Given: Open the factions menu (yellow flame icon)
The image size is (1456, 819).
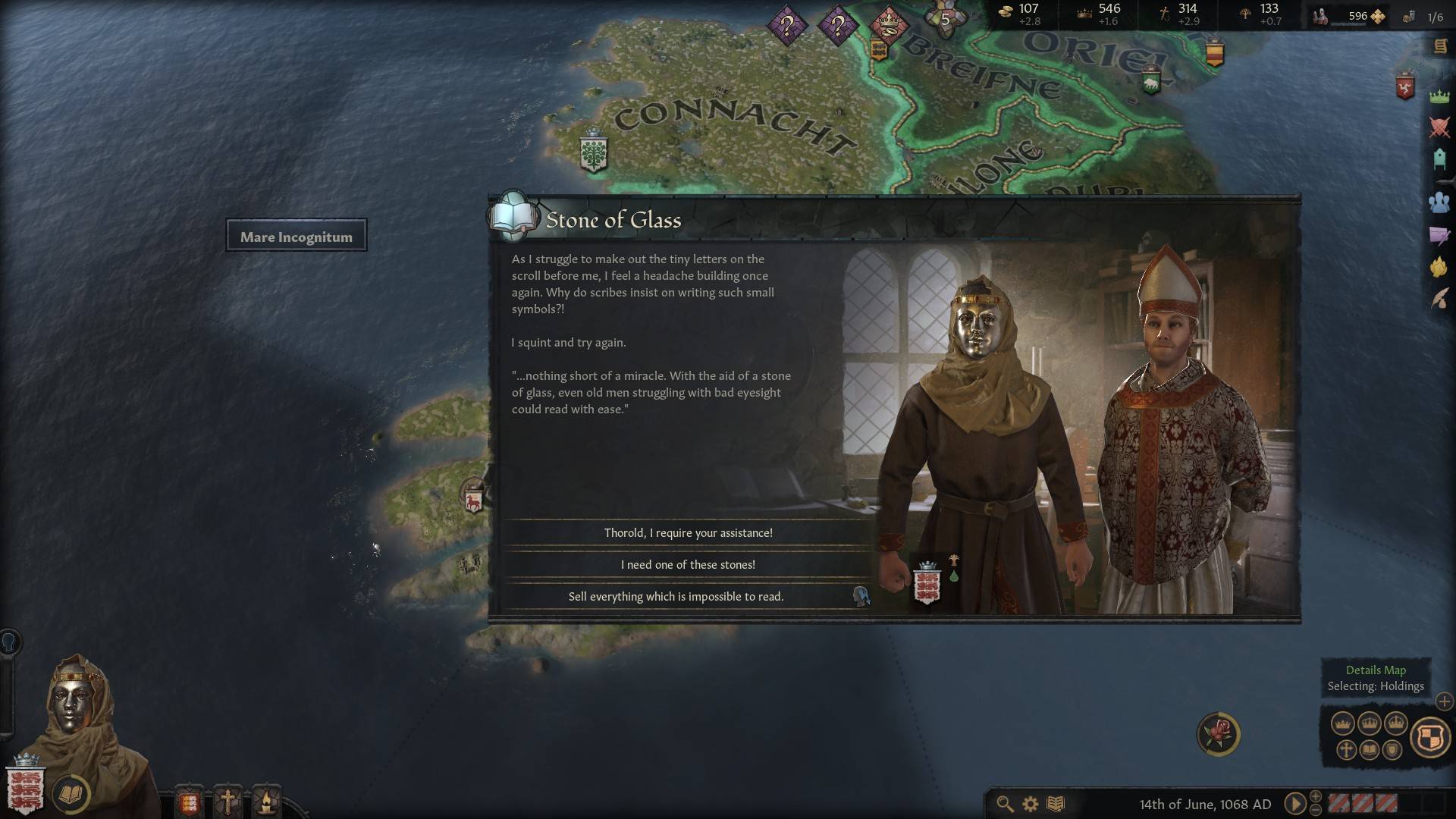Looking at the screenshot, I should click(1439, 267).
